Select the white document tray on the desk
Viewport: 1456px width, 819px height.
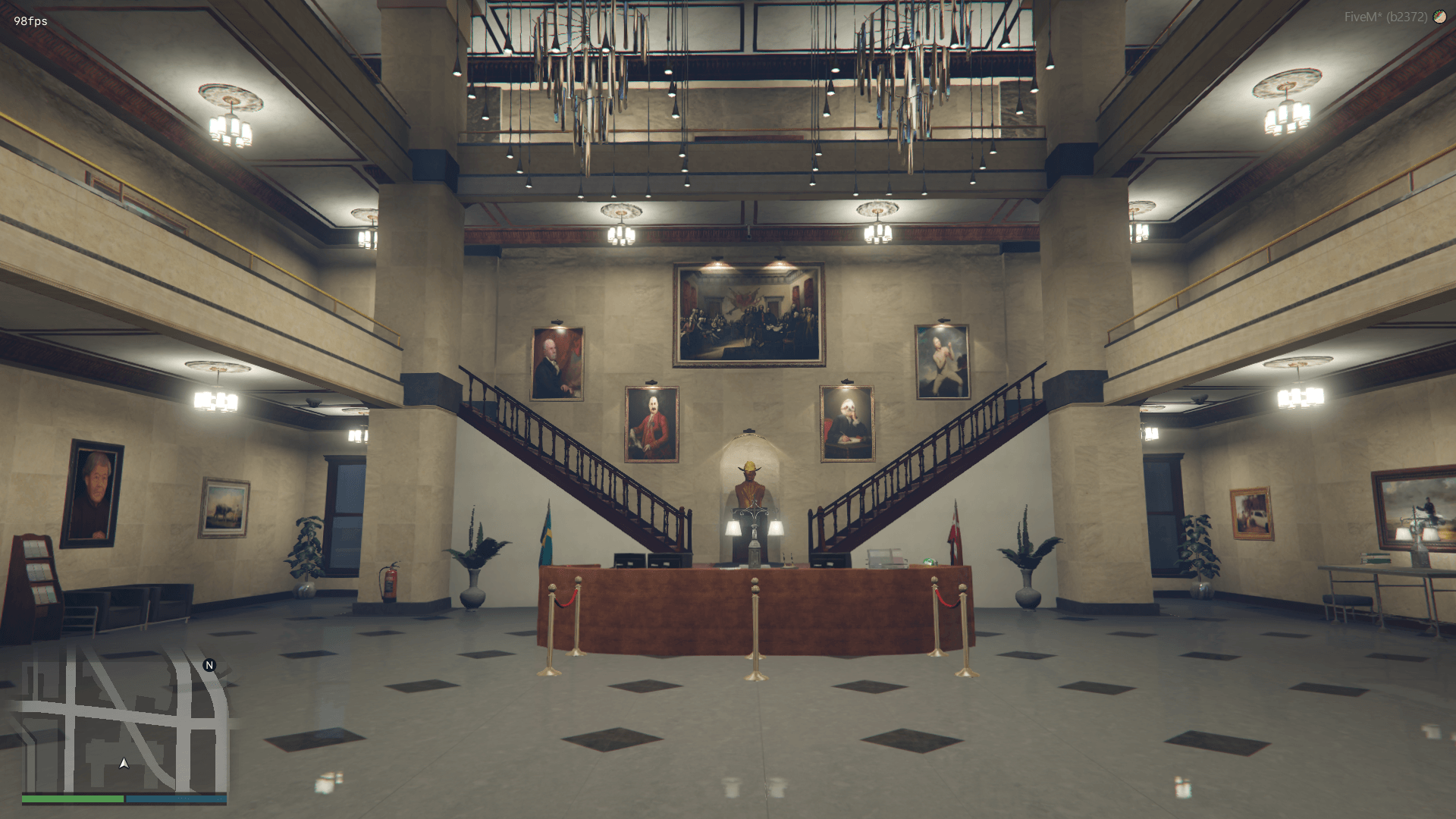click(x=886, y=560)
